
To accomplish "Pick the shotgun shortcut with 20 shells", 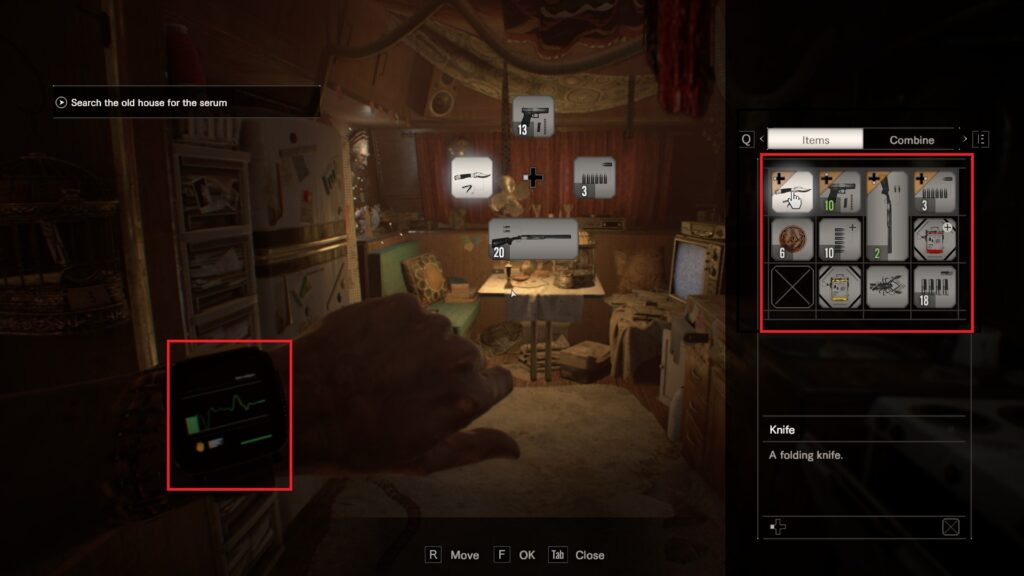I will tap(533, 240).
